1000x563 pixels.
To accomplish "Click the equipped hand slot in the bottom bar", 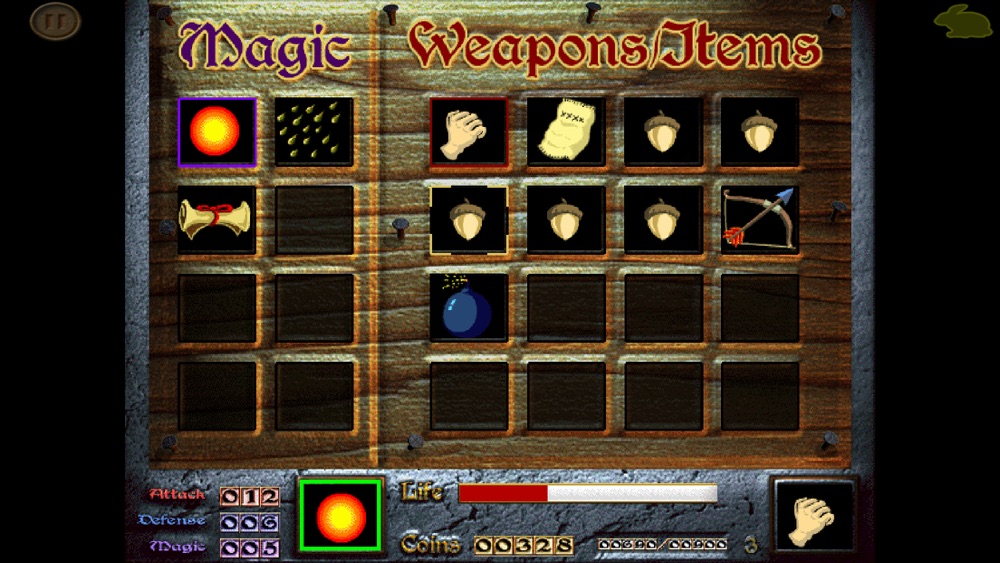I will pyautogui.click(x=815, y=516).
